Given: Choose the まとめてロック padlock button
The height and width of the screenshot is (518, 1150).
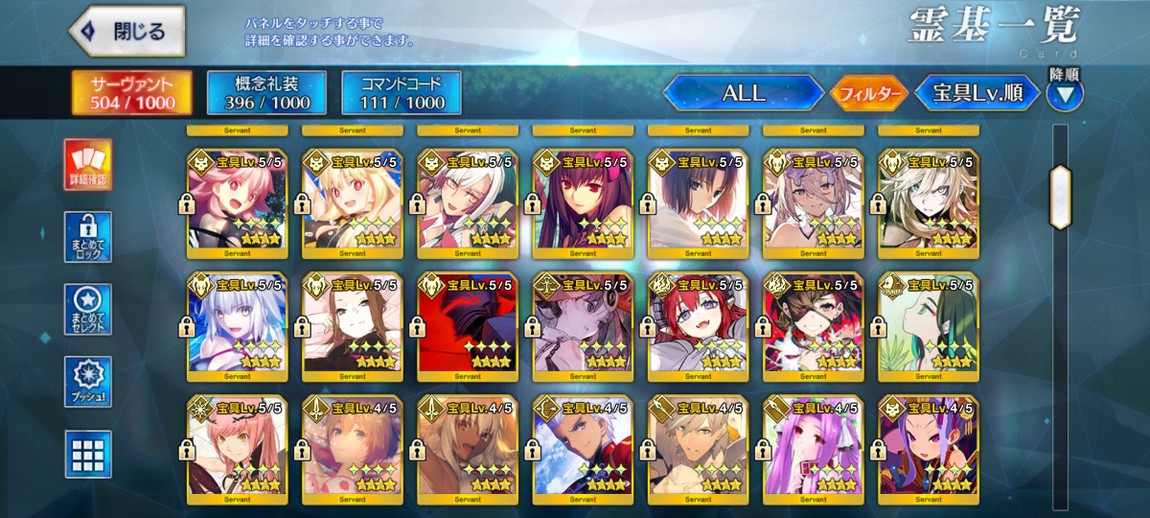Looking at the screenshot, I should pyautogui.click(x=88, y=237).
